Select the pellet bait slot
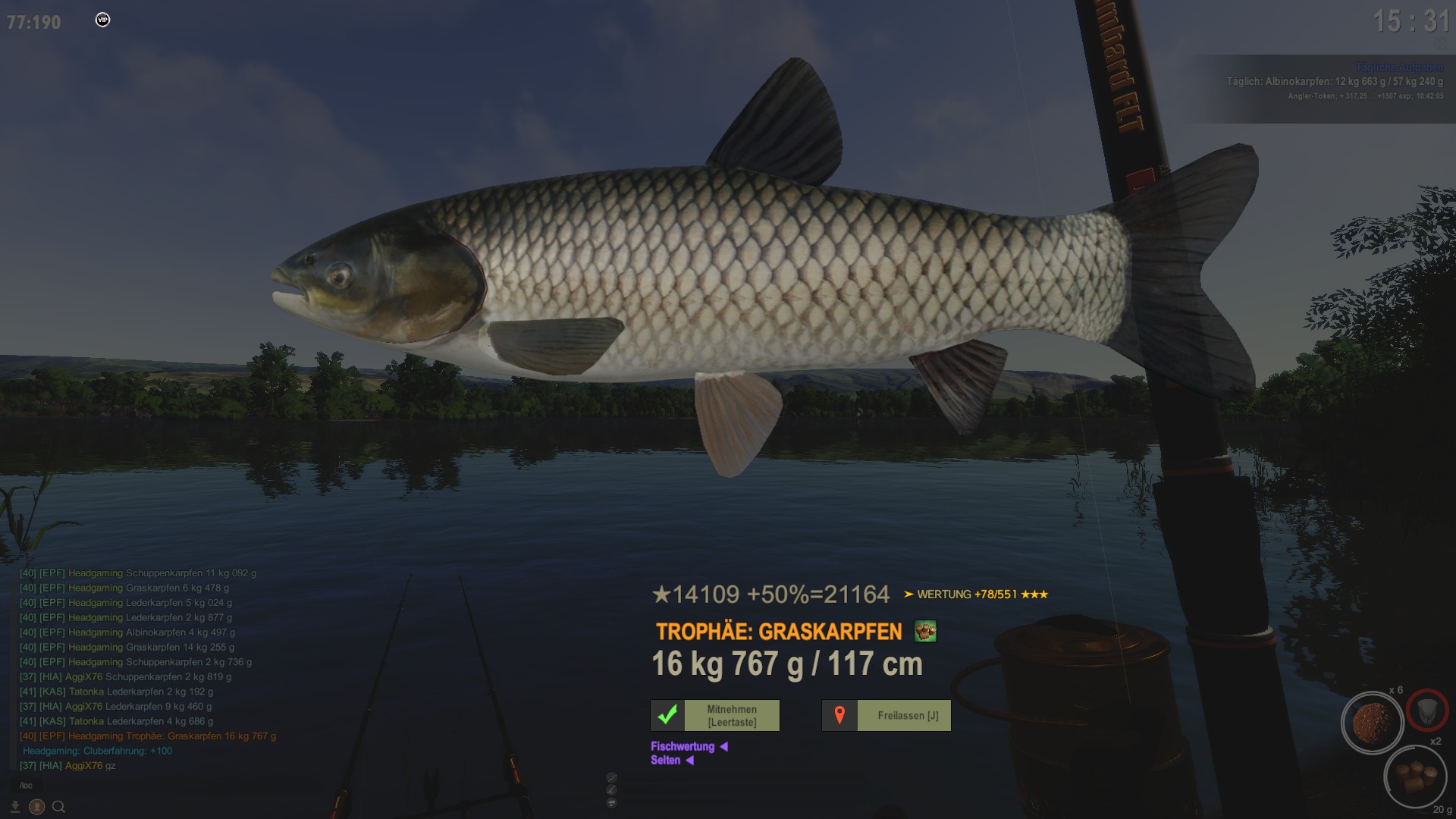The image size is (1456, 819). [1415, 777]
